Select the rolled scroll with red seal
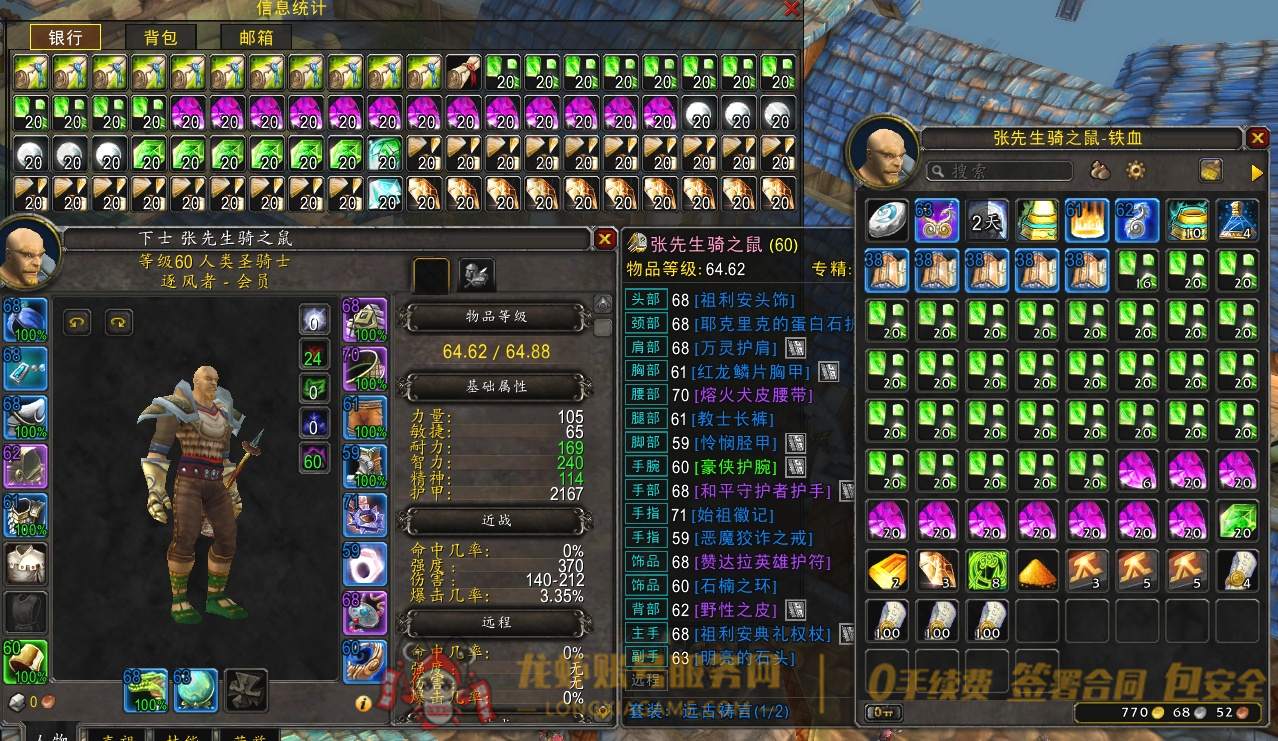The height and width of the screenshot is (741, 1278). [465, 72]
